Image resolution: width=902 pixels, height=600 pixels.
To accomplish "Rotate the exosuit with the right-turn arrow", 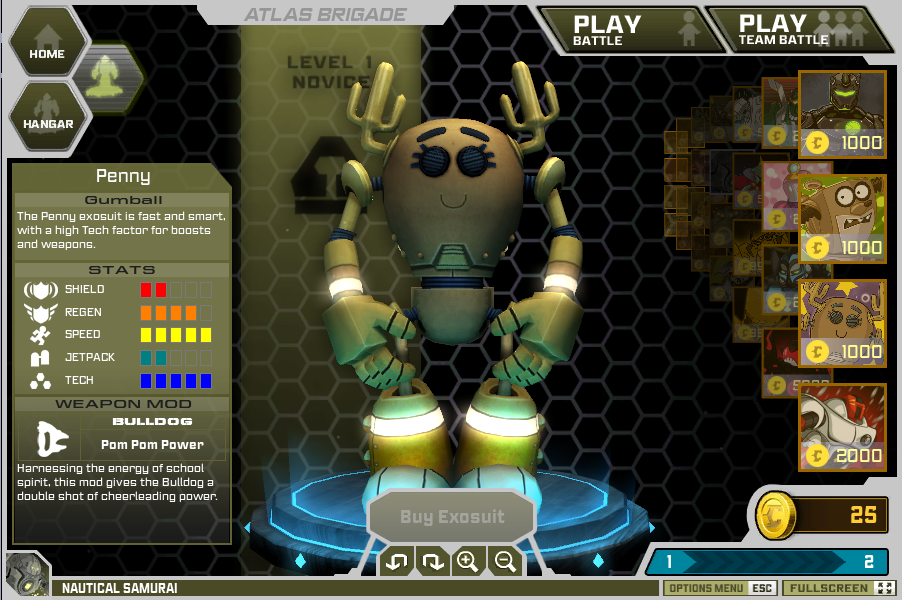I will tap(432, 562).
